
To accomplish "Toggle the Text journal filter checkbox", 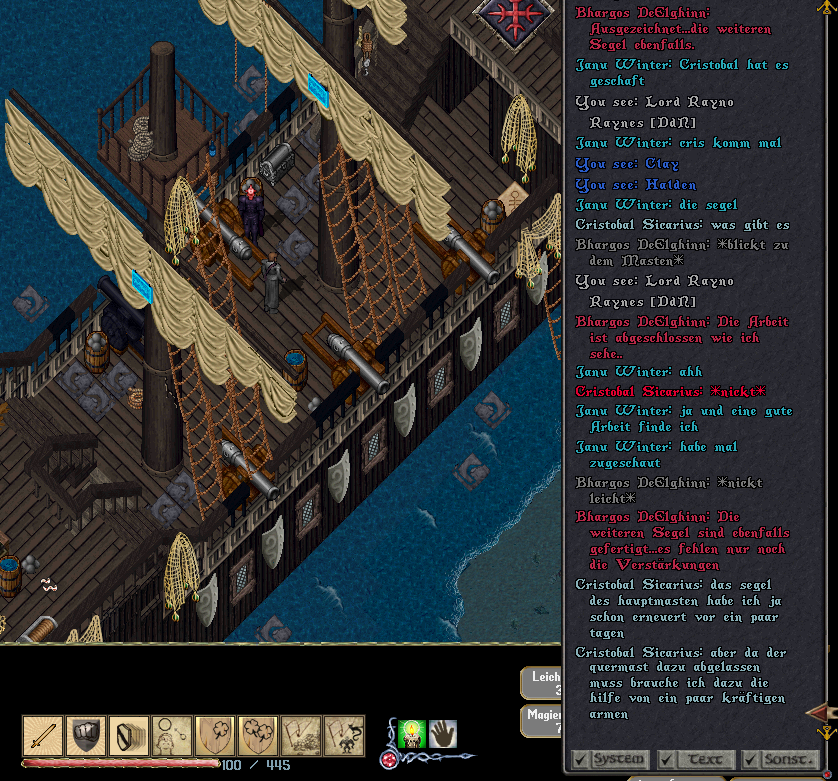I will [667, 760].
